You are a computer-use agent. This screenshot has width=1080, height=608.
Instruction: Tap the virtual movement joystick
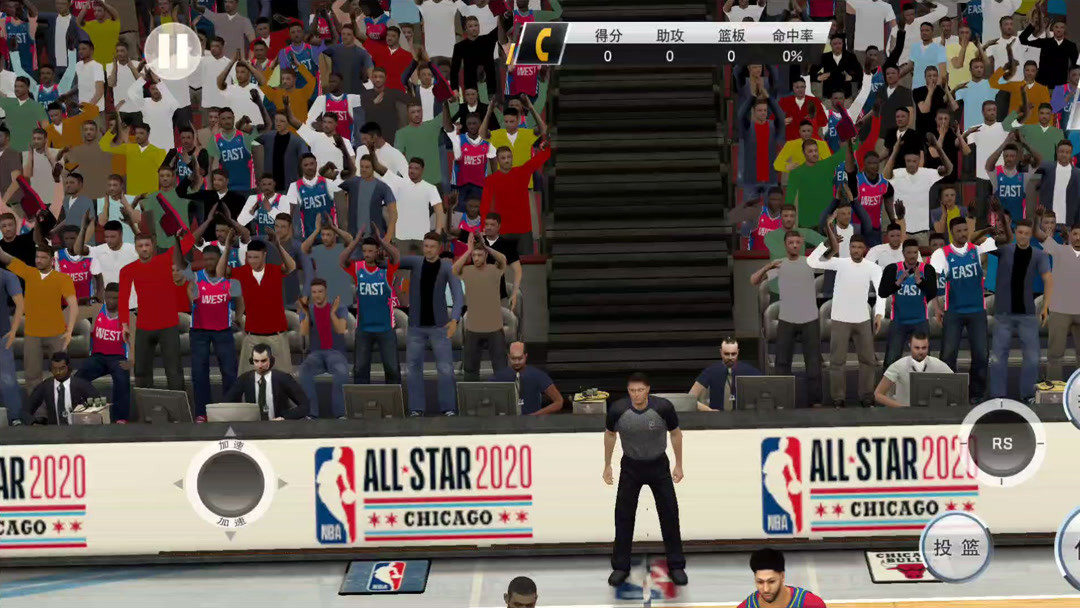pyautogui.click(x=230, y=484)
